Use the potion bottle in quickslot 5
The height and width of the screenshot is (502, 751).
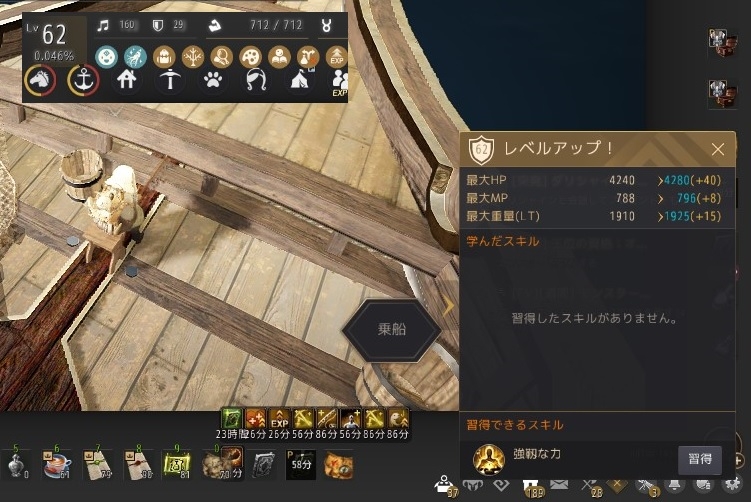[x=19, y=464]
